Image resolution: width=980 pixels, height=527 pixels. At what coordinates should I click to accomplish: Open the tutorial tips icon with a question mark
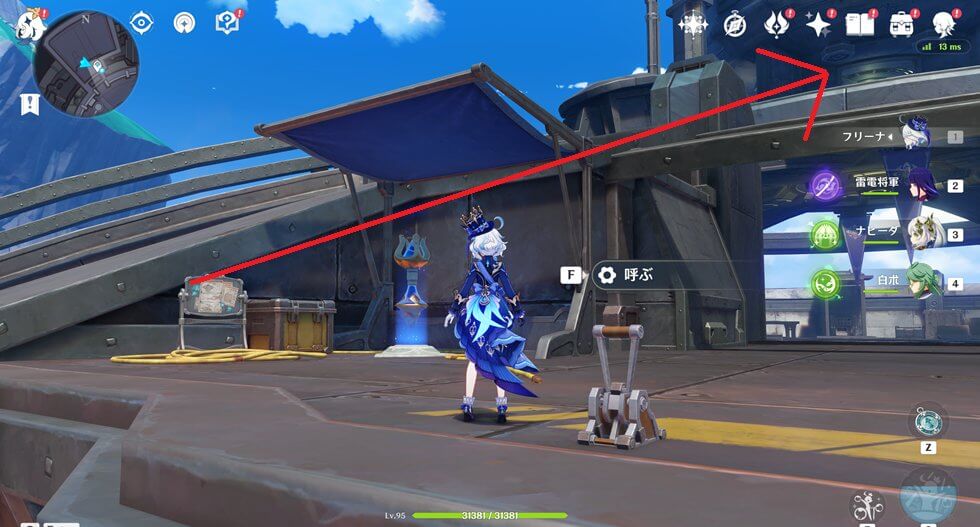(x=227, y=22)
